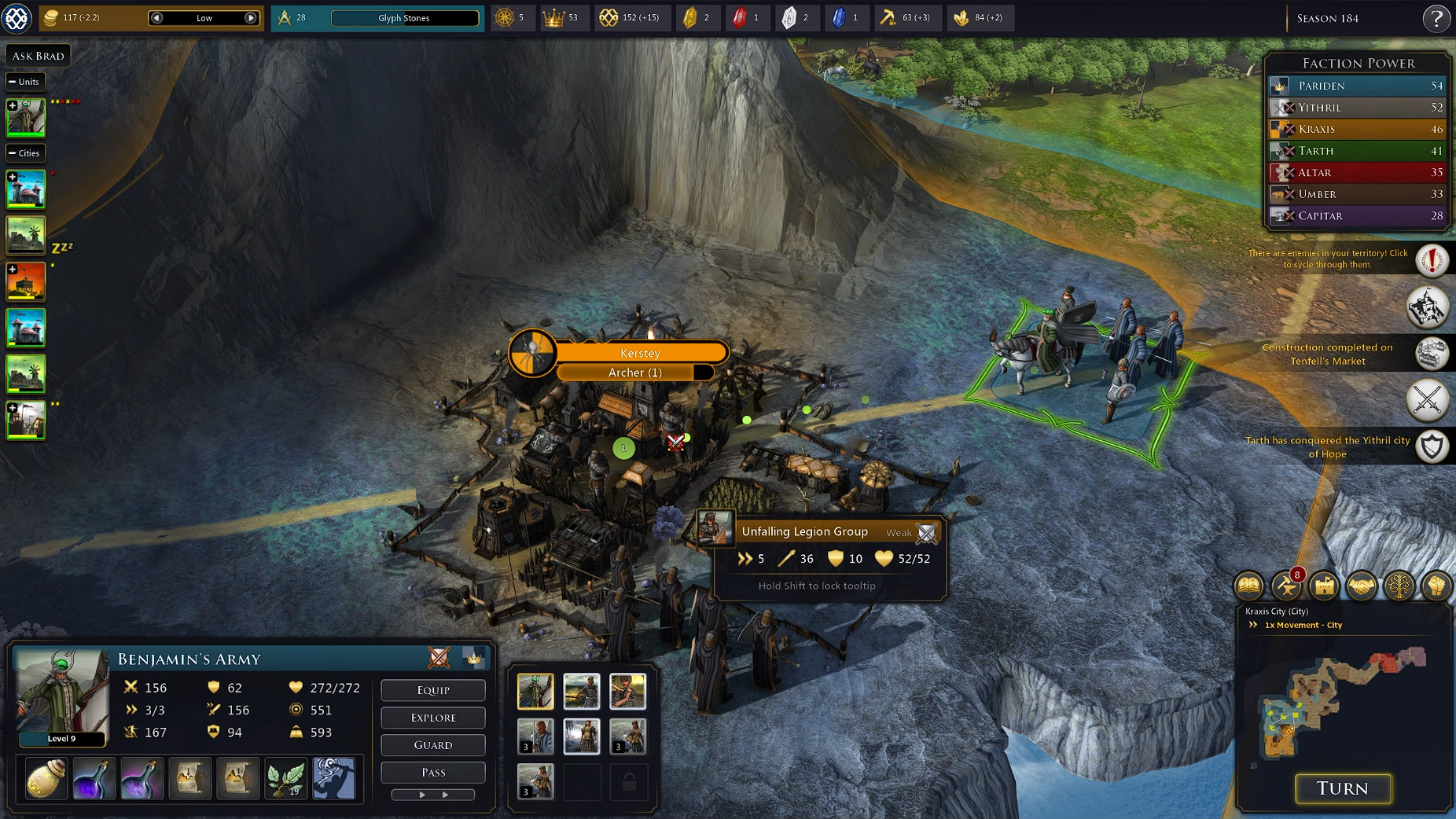
Task: Pass this army's turn
Action: 432,773
